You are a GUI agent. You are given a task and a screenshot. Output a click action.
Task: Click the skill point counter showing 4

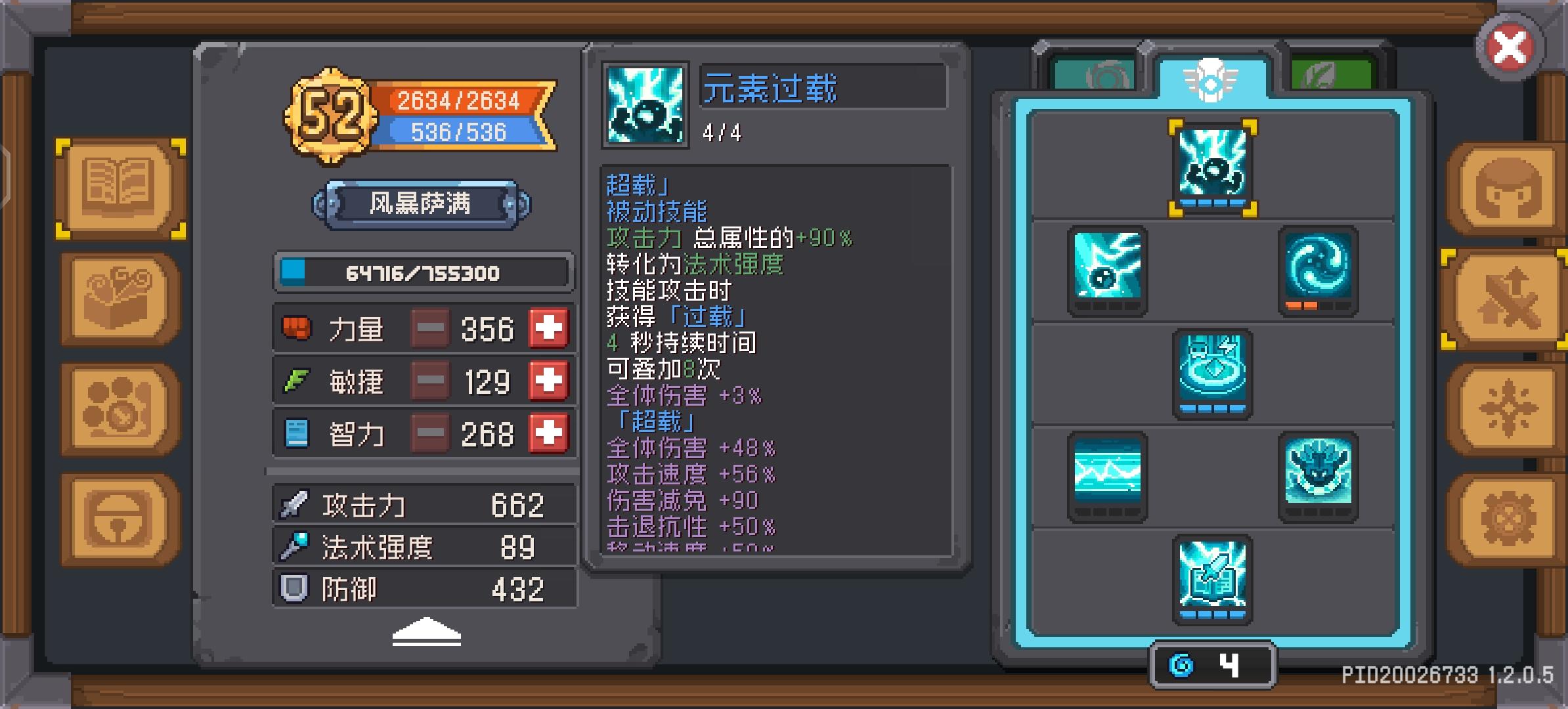click(x=1213, y=663)
